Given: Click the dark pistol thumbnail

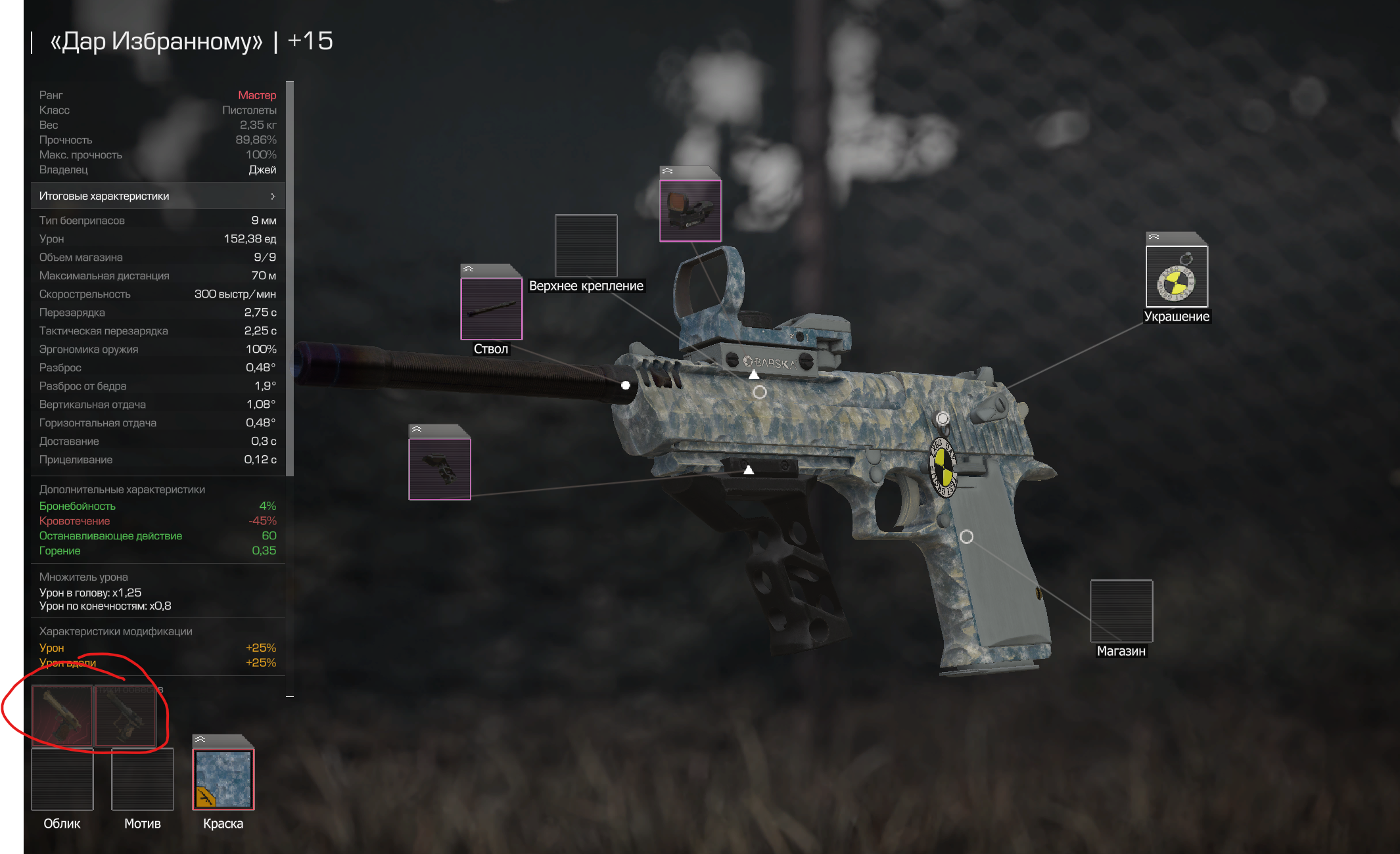Looking at the screenshot, I should 126,716.
